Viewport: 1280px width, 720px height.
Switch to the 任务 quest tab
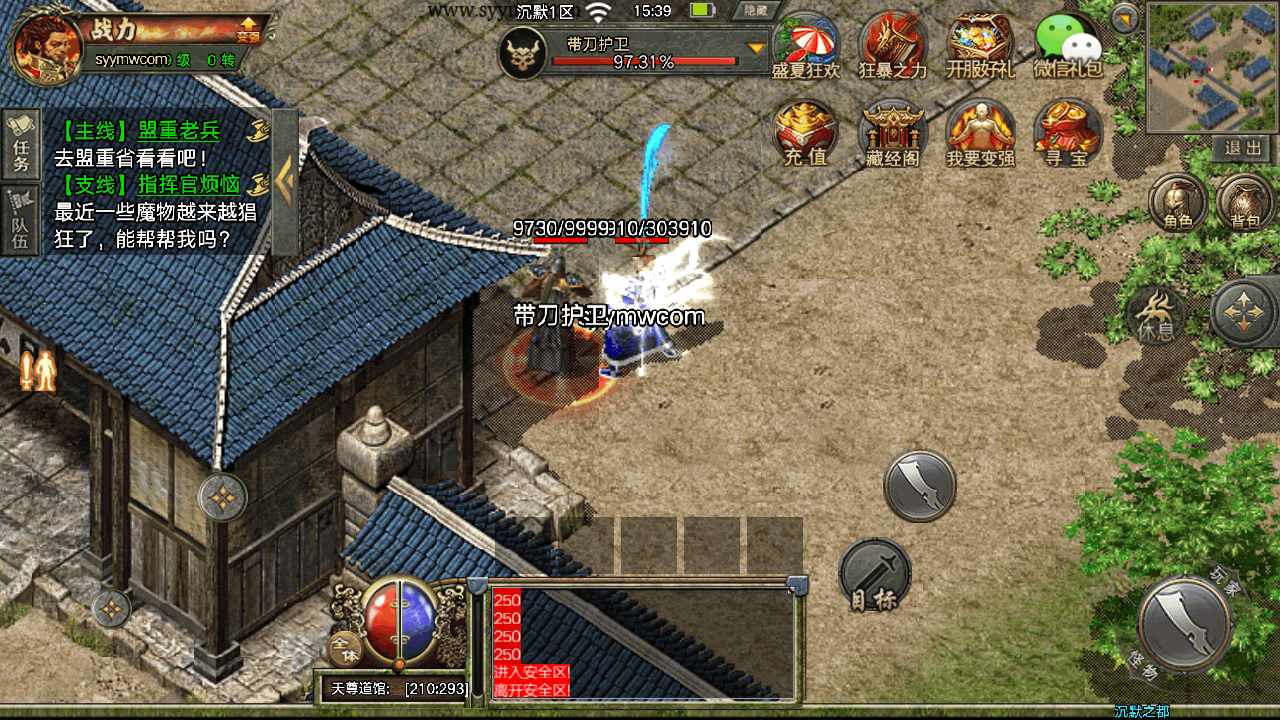21,145
